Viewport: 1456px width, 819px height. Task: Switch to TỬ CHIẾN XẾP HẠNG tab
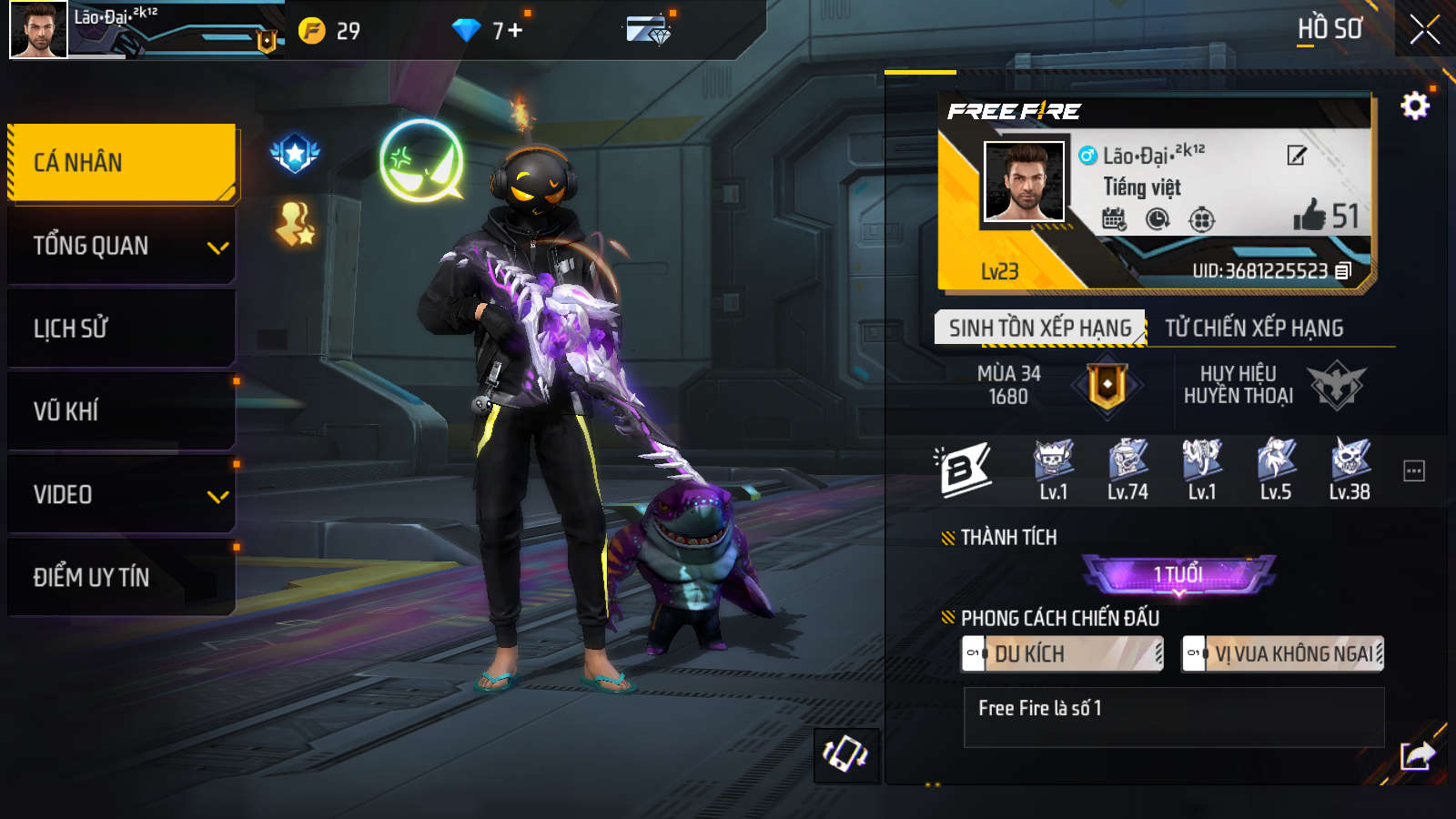click(1254, 328)
